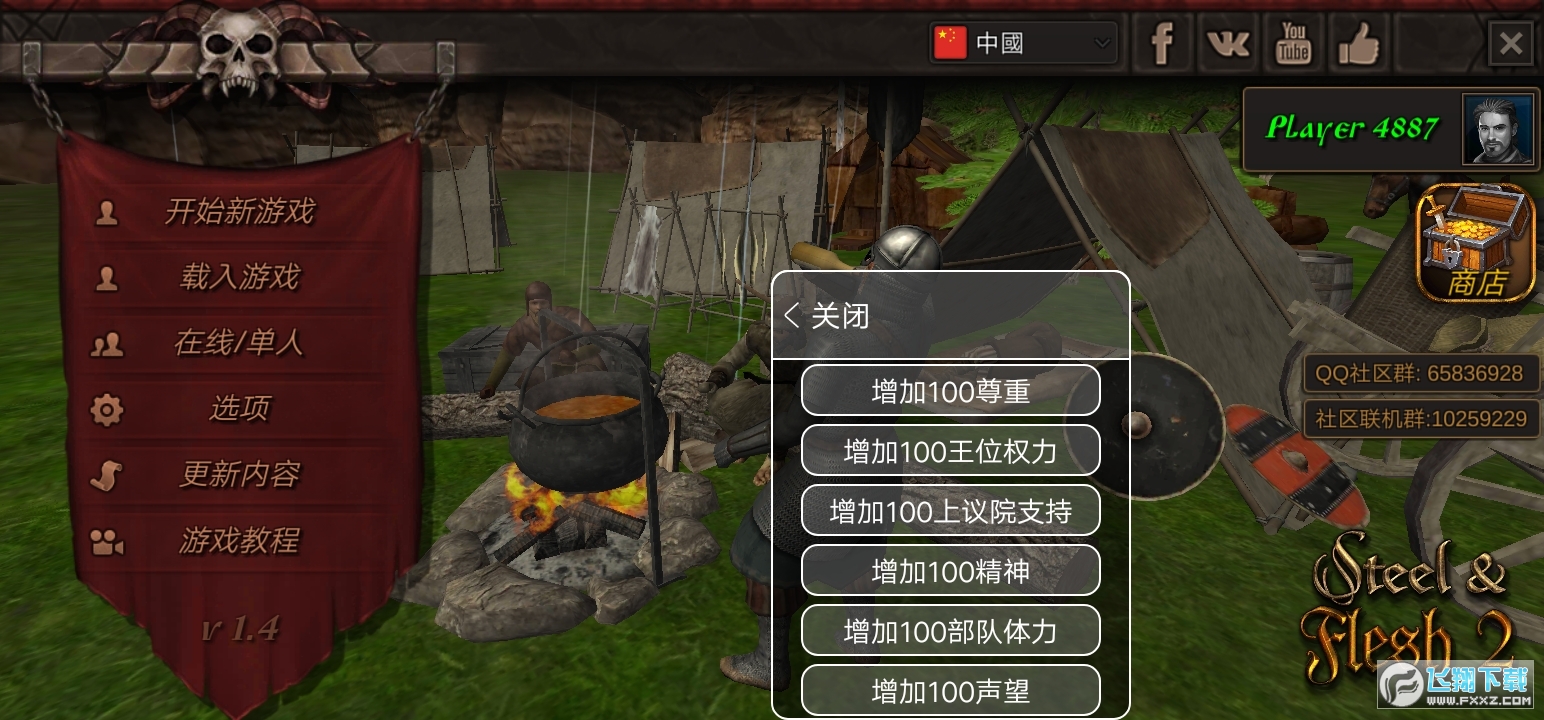Select the gear icon beside 选项
The height and width of the screenshot is (720, 1544).
coord(107,409)
